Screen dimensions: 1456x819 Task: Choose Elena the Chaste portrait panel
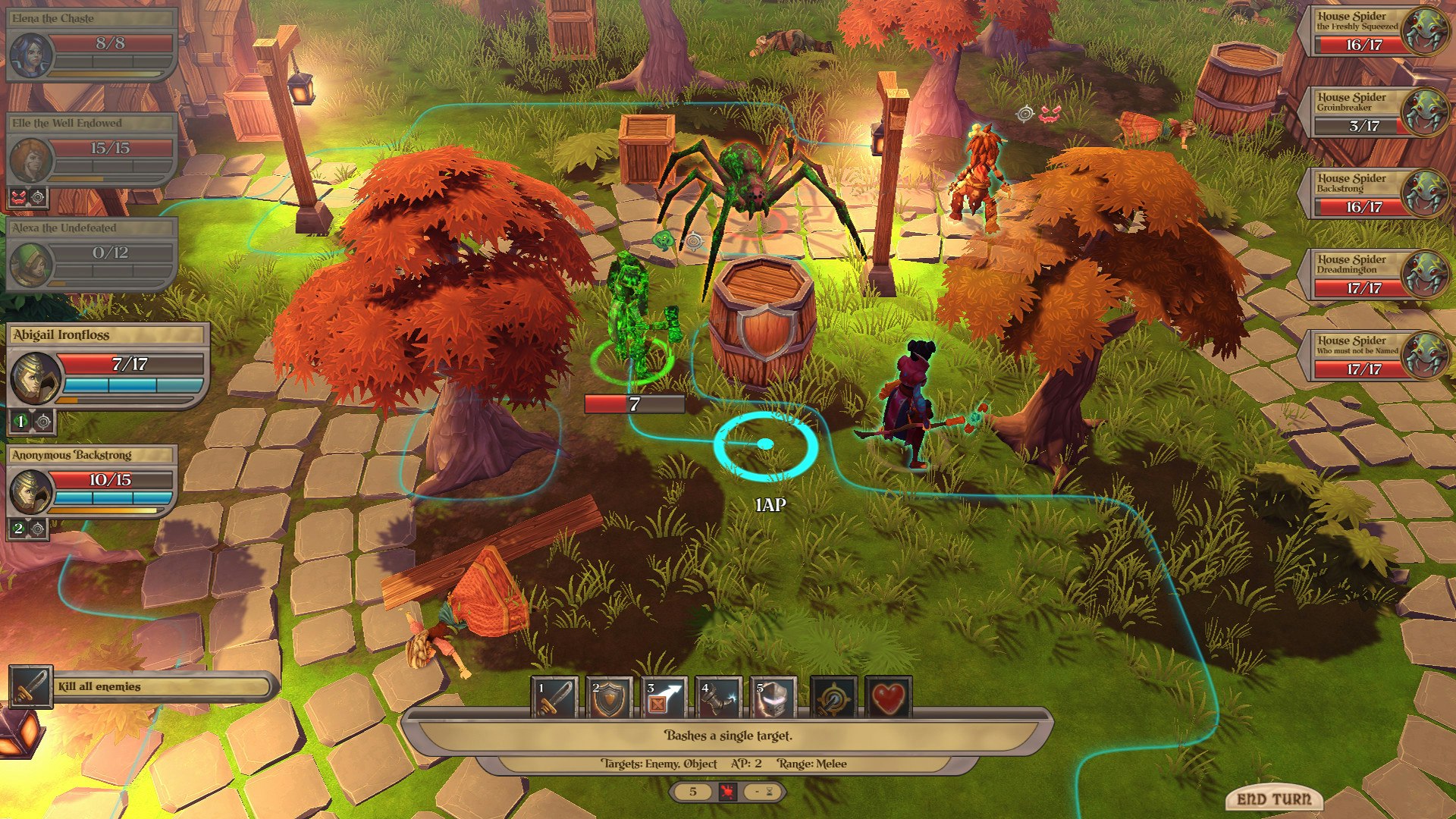coord(91,44)
